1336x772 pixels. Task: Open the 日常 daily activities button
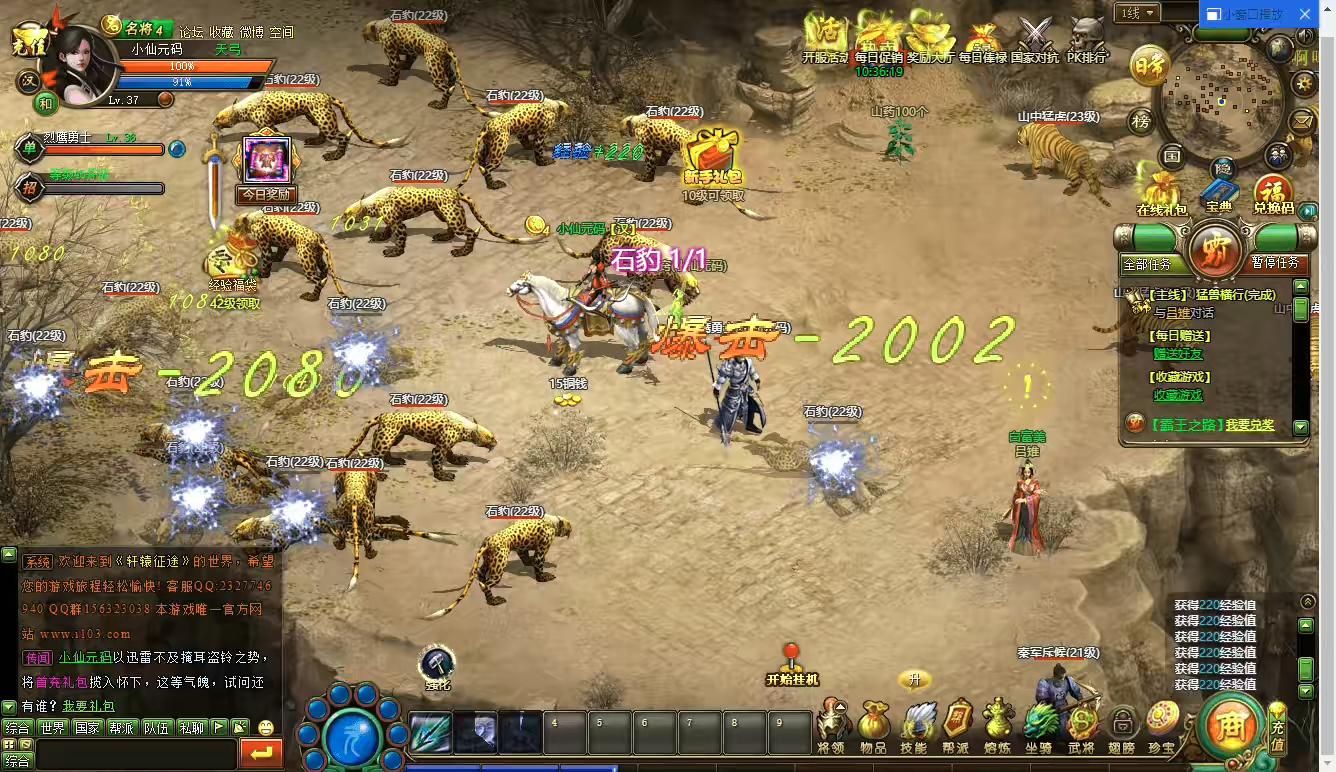click(x=1150, y=67)
